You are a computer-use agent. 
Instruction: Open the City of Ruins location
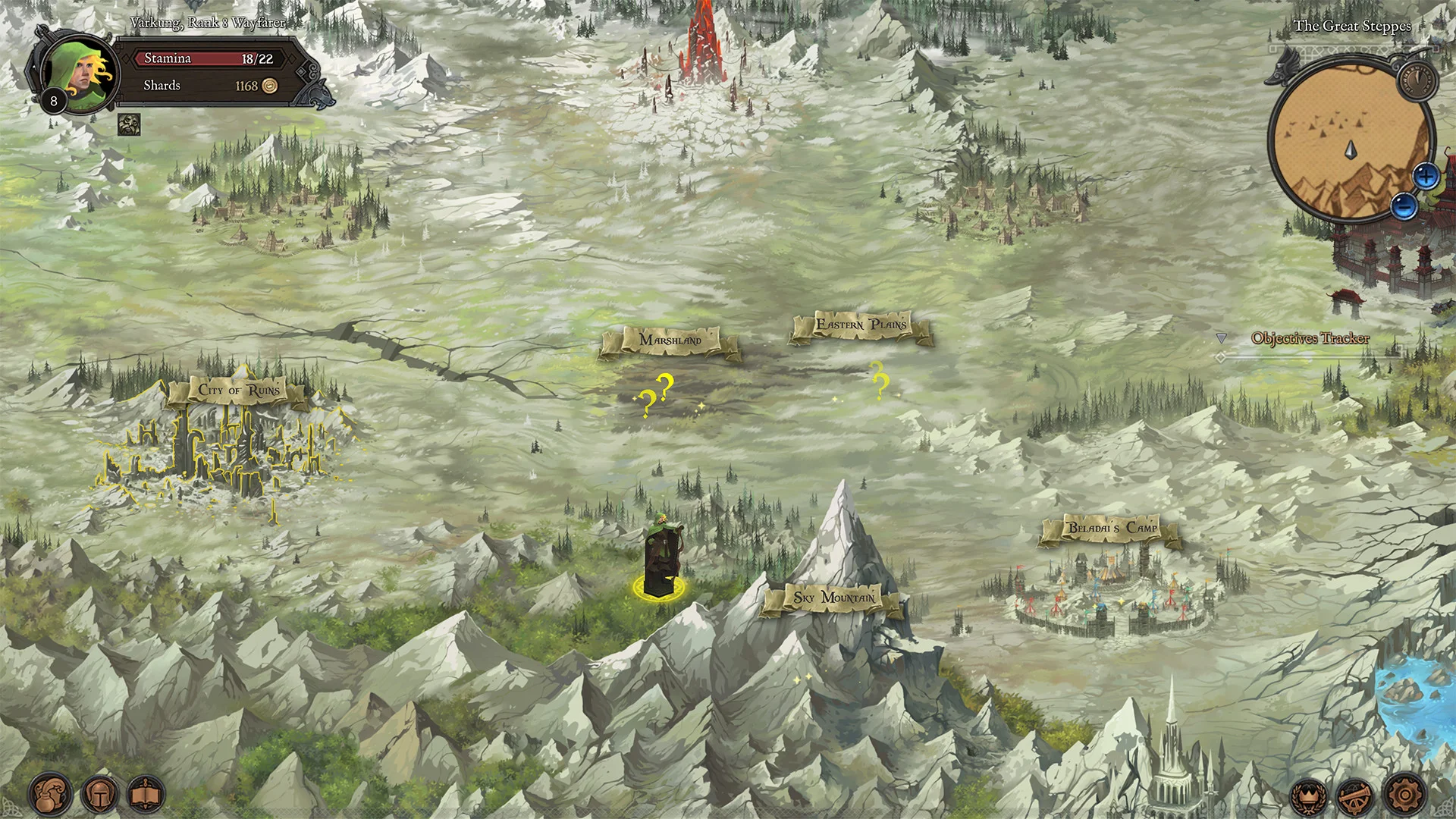(240, 390)
